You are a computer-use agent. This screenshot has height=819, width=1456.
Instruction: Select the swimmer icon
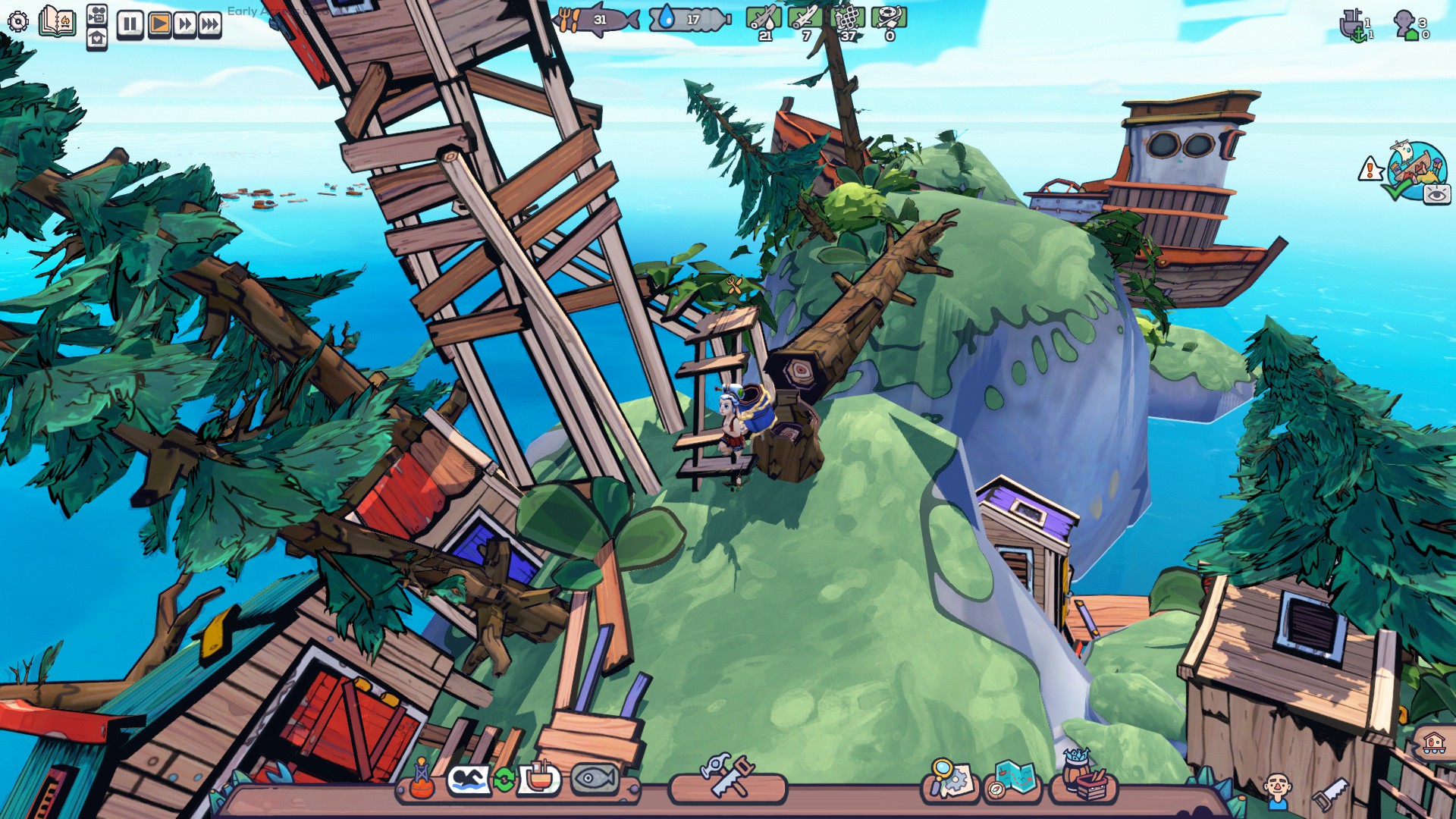(468, 779)
